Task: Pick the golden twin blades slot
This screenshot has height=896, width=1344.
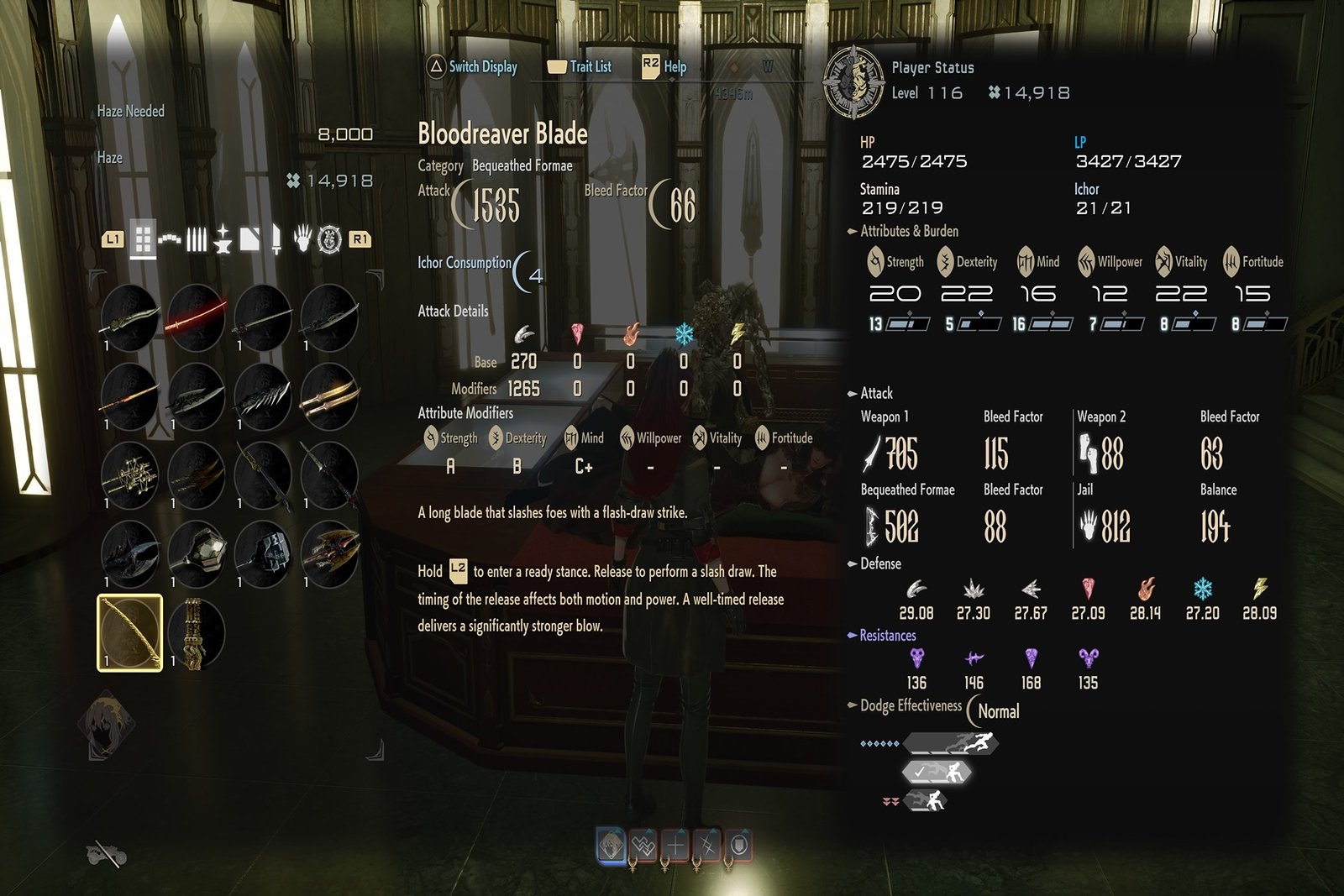Action: coord(329,396)
